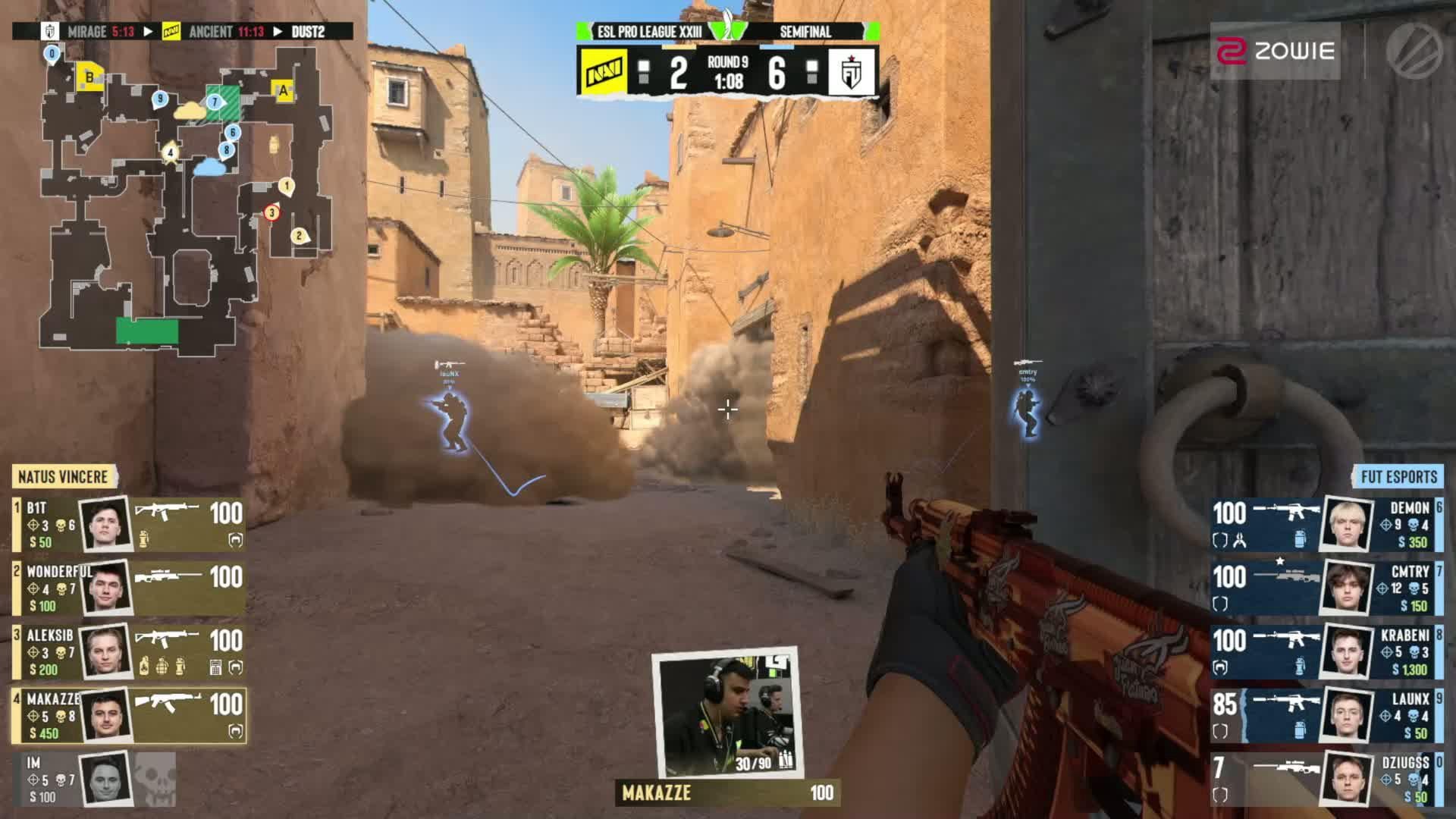
Task: Select B1T's player row
Action: [x=129, y=525]
